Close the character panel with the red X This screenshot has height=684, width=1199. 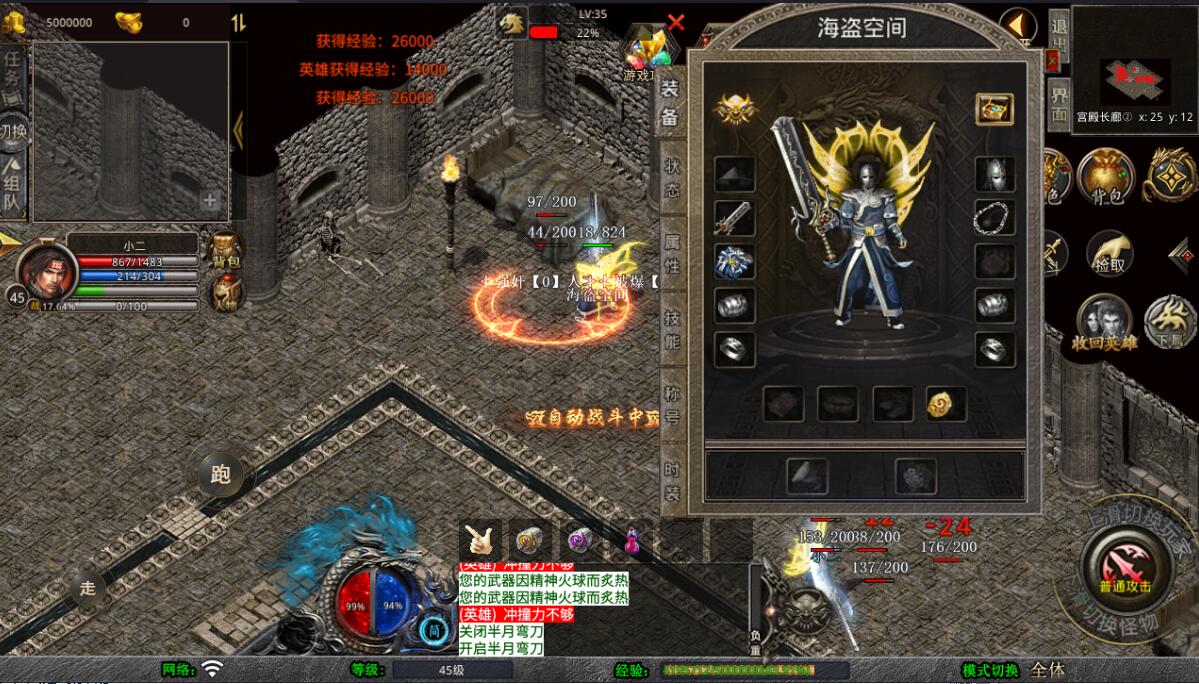(x=676, y=22)
